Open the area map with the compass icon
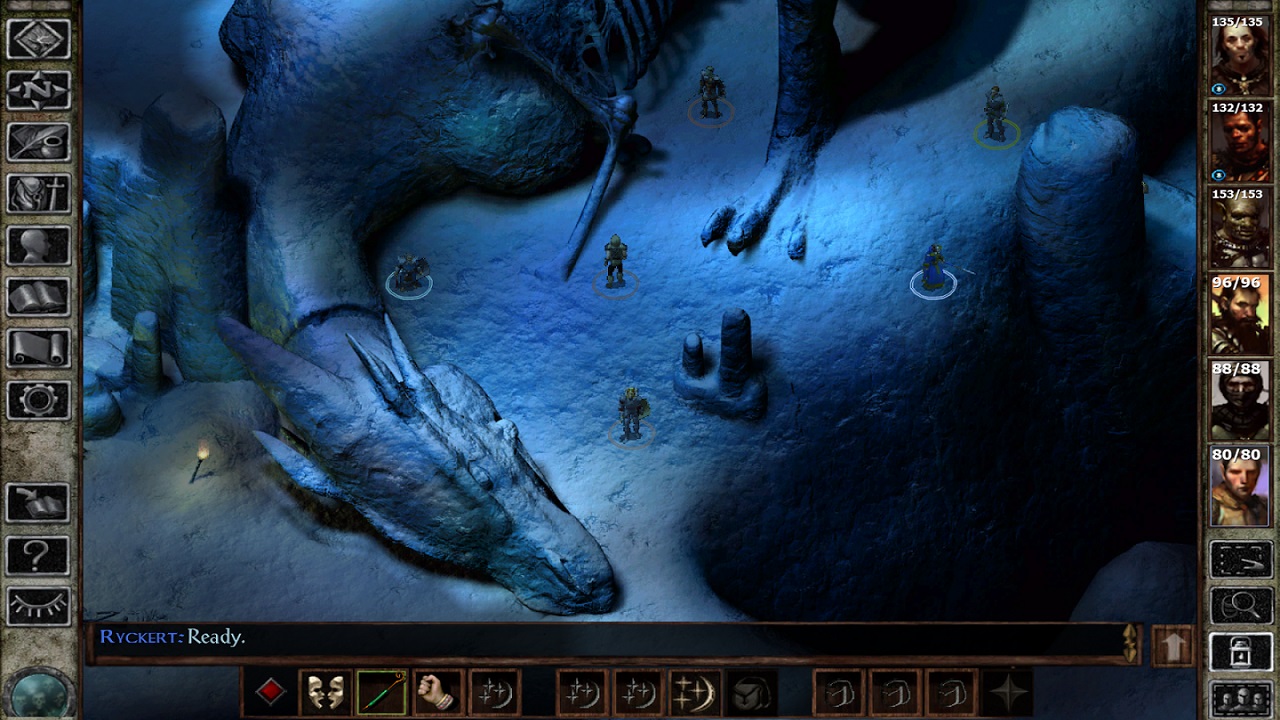The width and height of the screenshot is (1280, 720). [38, 91]
